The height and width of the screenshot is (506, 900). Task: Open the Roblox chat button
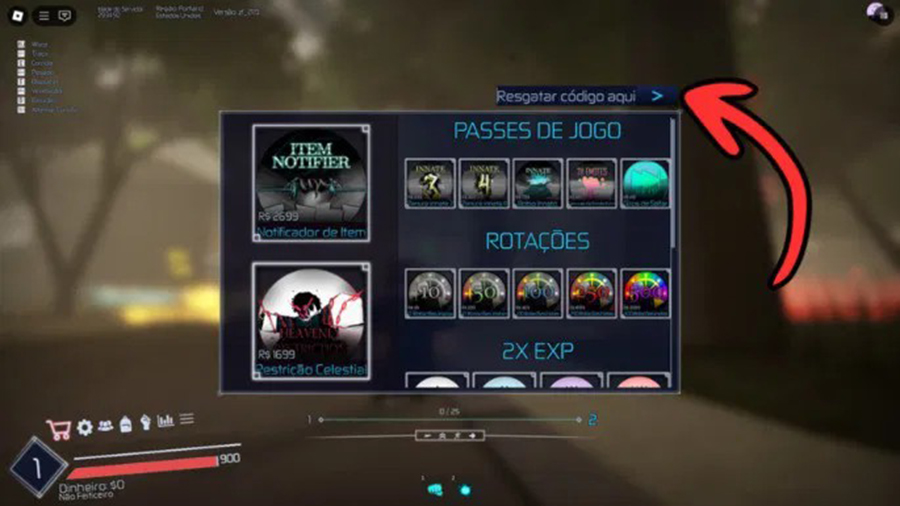click(x=65, y=15)
